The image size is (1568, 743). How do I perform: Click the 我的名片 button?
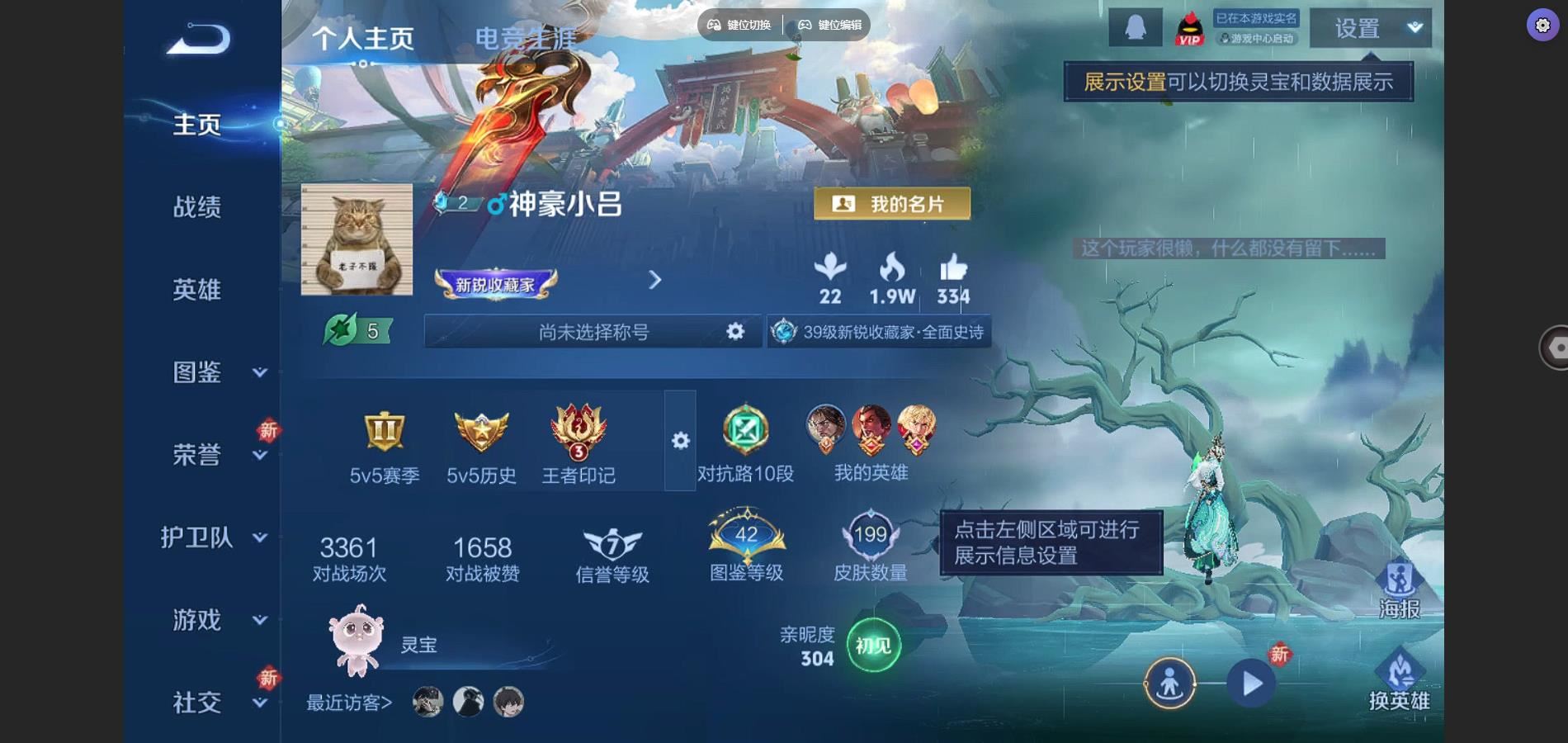coord(893,202)
